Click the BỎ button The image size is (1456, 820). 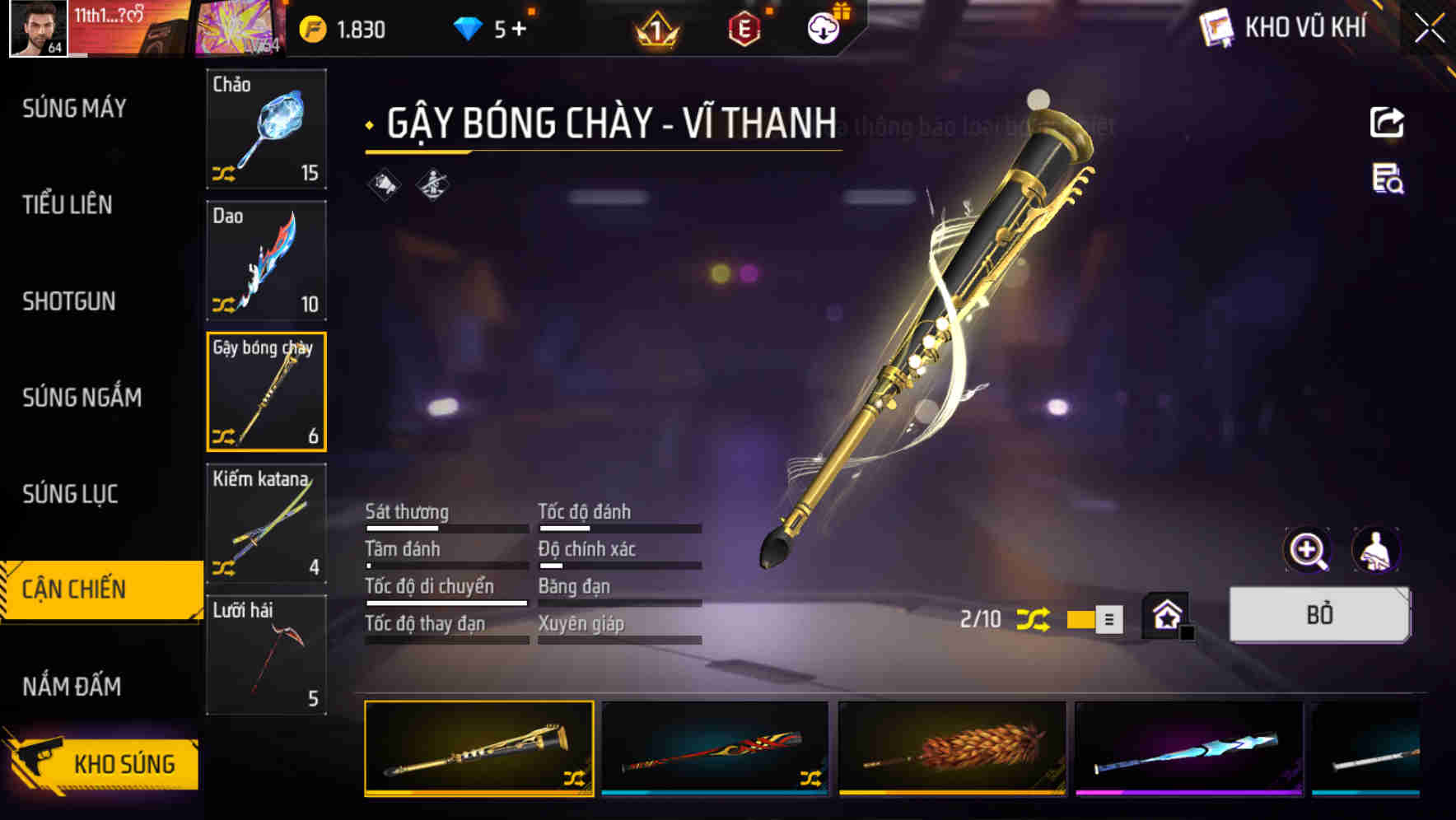coord(1318,614)
